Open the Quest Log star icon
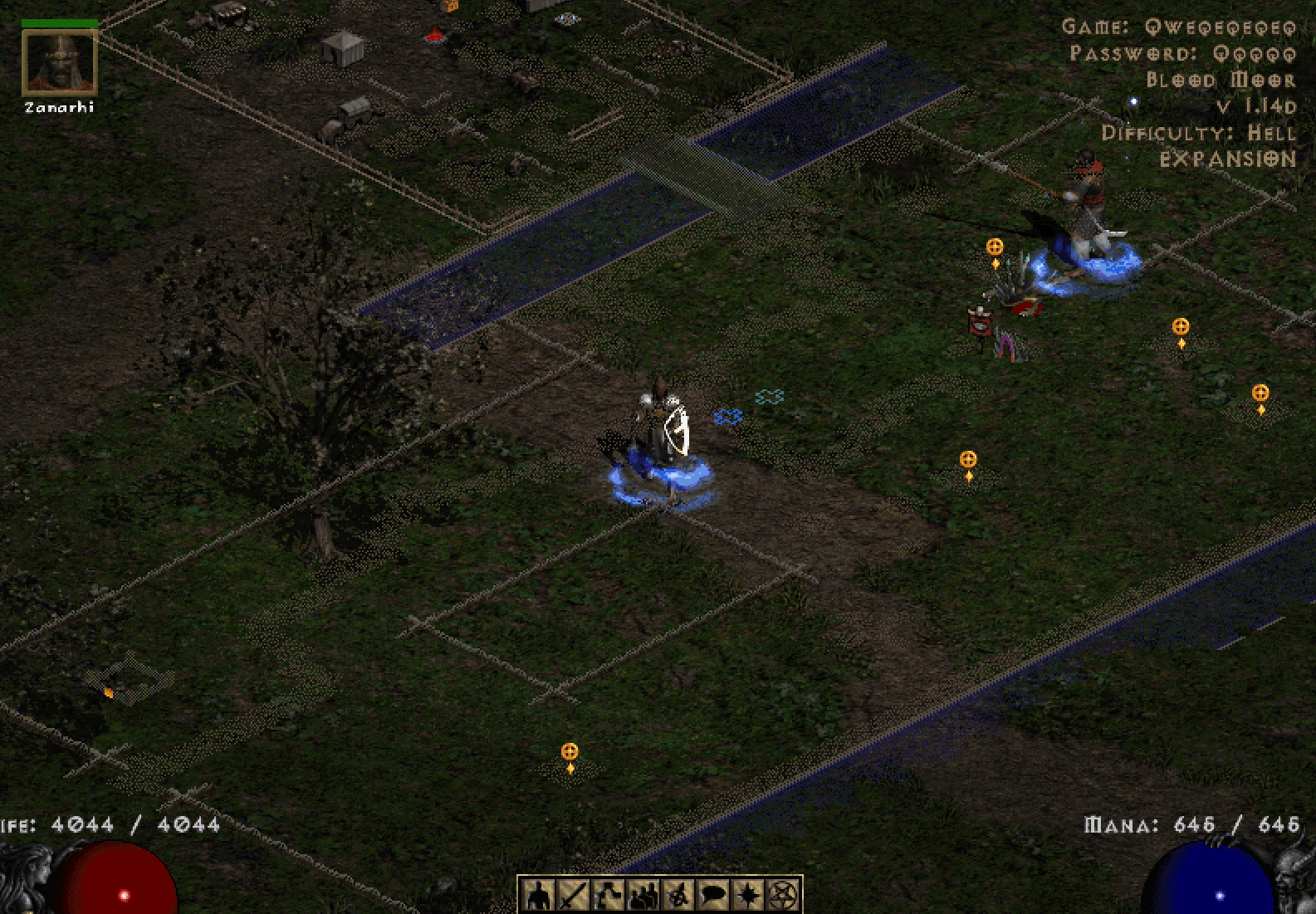 click(x=748, y=895)
